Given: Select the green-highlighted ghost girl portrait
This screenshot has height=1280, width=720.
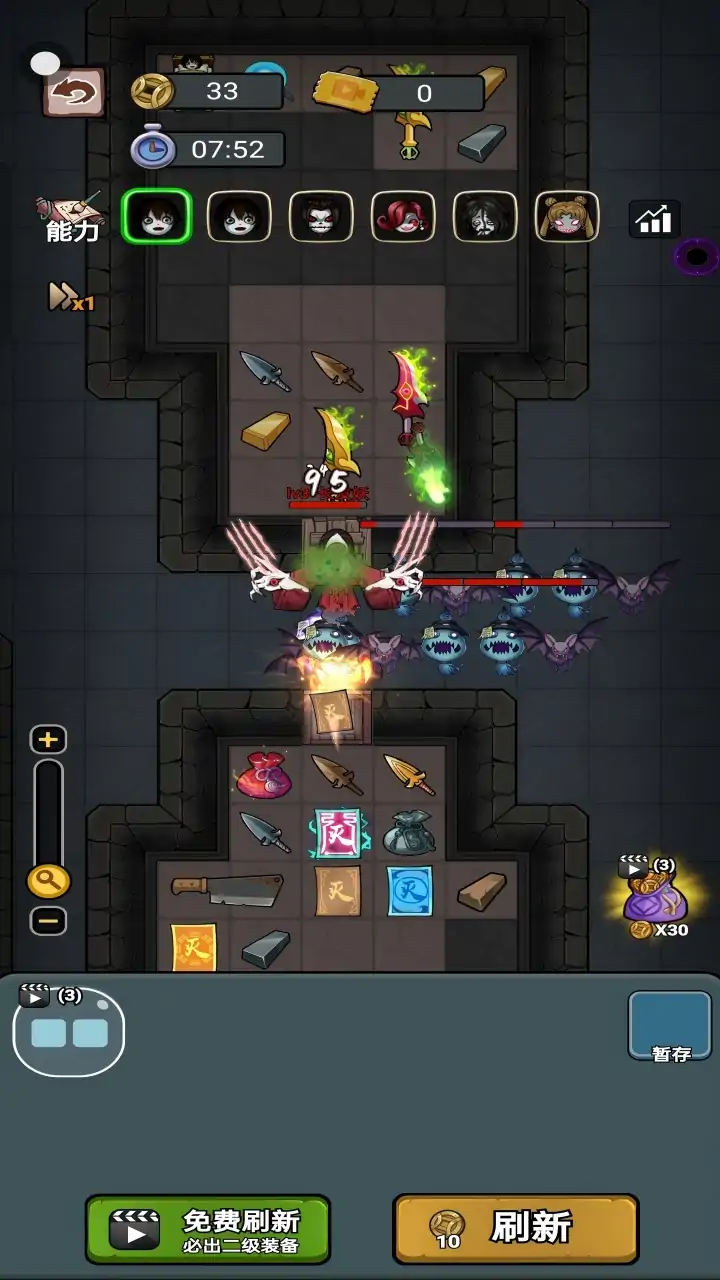Looking at the screenshot, I should [x=157, y=216].
